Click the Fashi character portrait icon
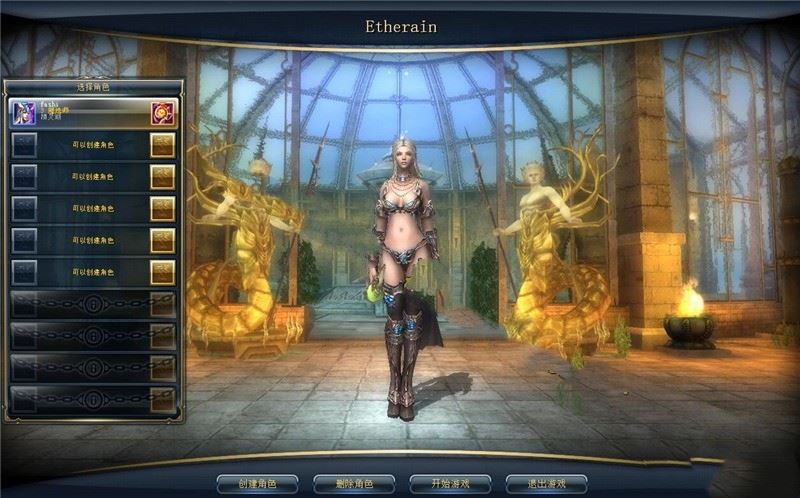 point(24,113)
